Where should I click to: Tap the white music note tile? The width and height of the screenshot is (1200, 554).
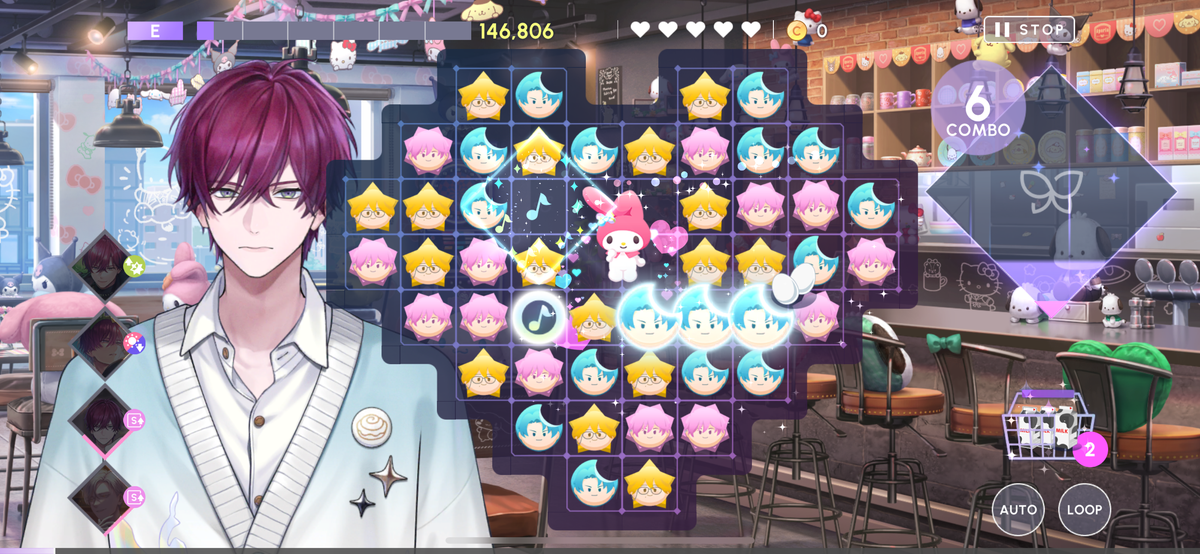click(x=539, y=317)
